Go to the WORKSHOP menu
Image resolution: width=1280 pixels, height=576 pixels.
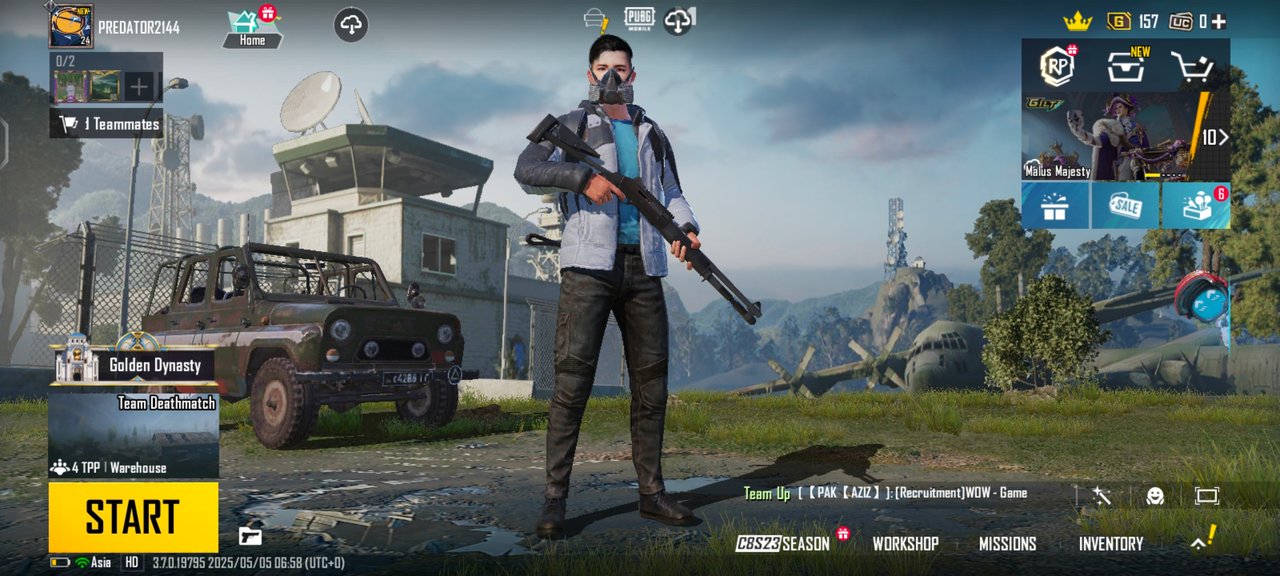coord(905,544)
